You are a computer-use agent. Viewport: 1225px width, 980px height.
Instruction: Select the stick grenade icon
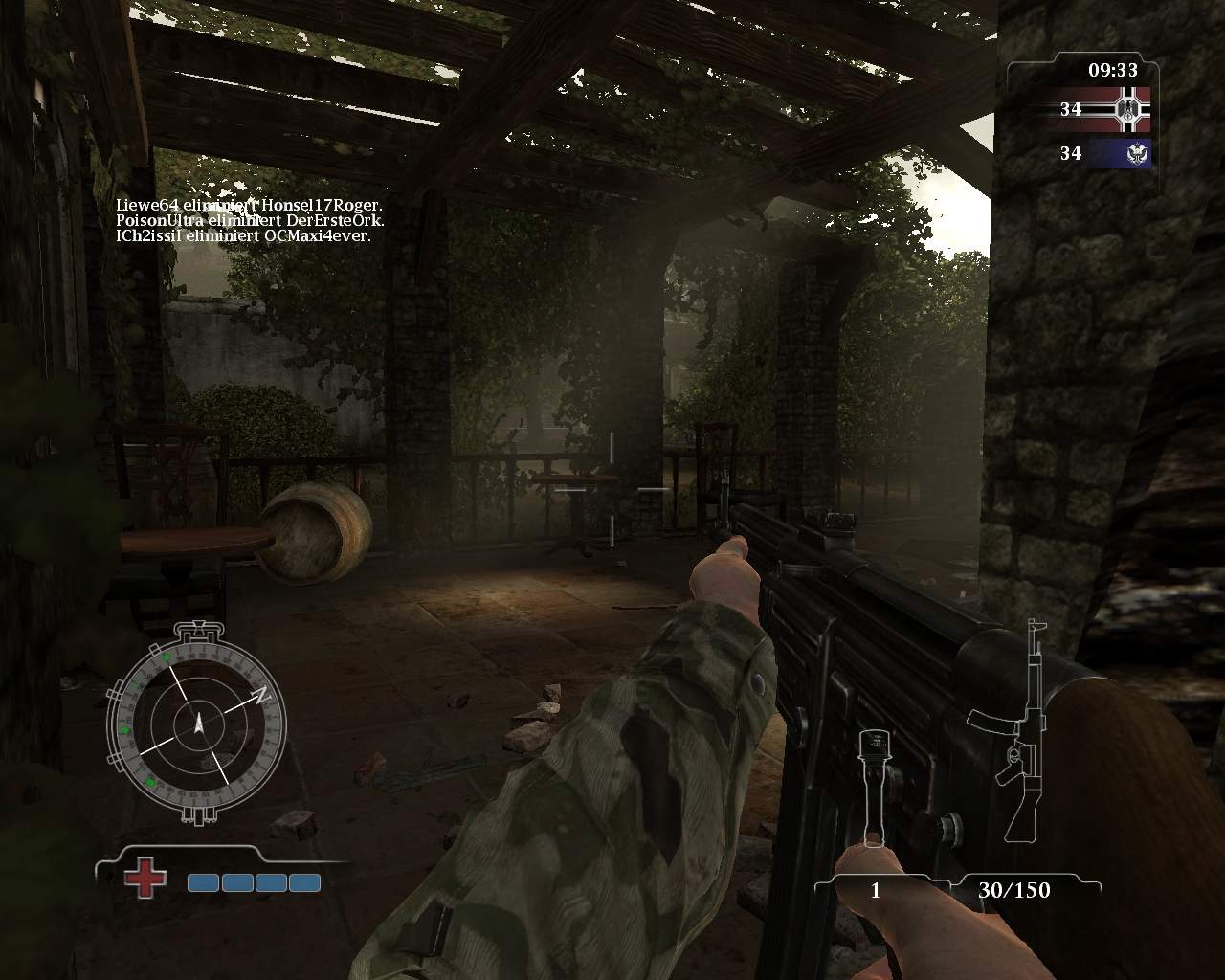pos(872,787)
